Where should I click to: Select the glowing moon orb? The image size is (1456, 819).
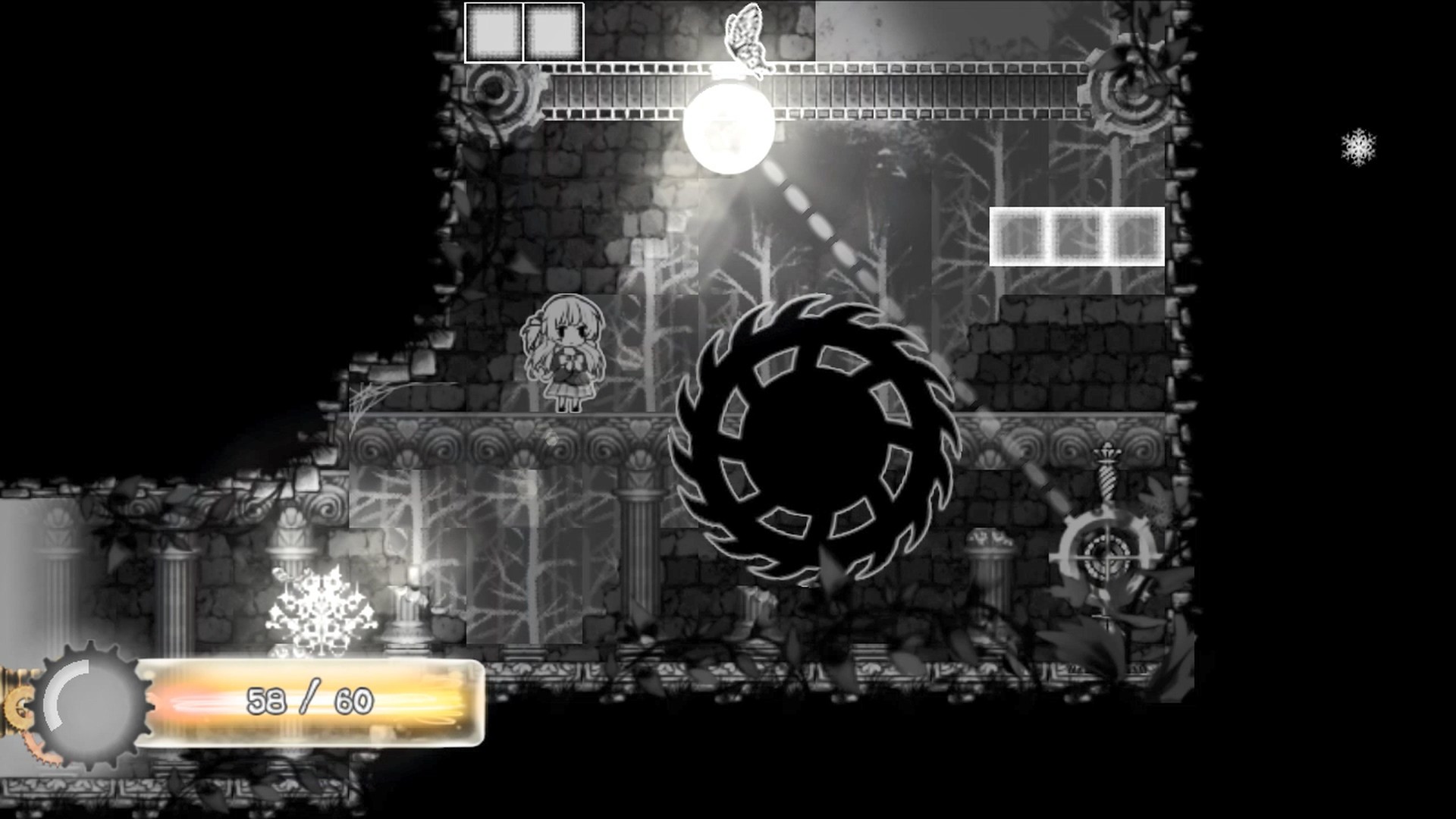pos(730,129)
